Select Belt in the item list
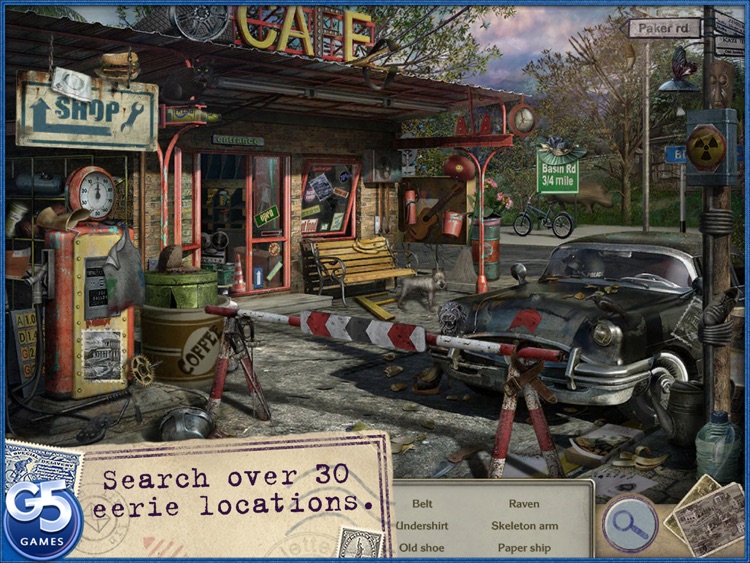 (422, 503)
